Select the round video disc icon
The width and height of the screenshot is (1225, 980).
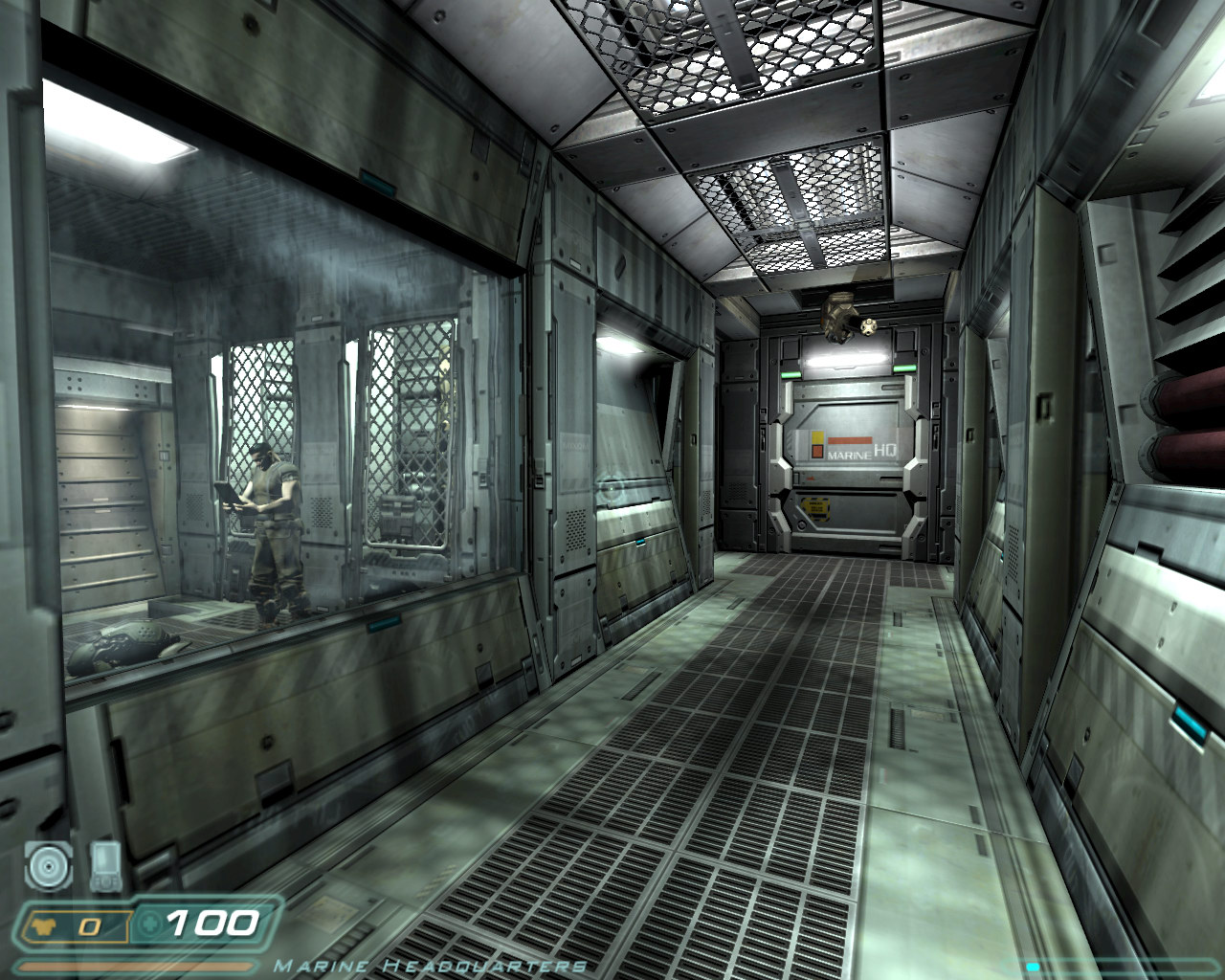(x=48, y=866)
